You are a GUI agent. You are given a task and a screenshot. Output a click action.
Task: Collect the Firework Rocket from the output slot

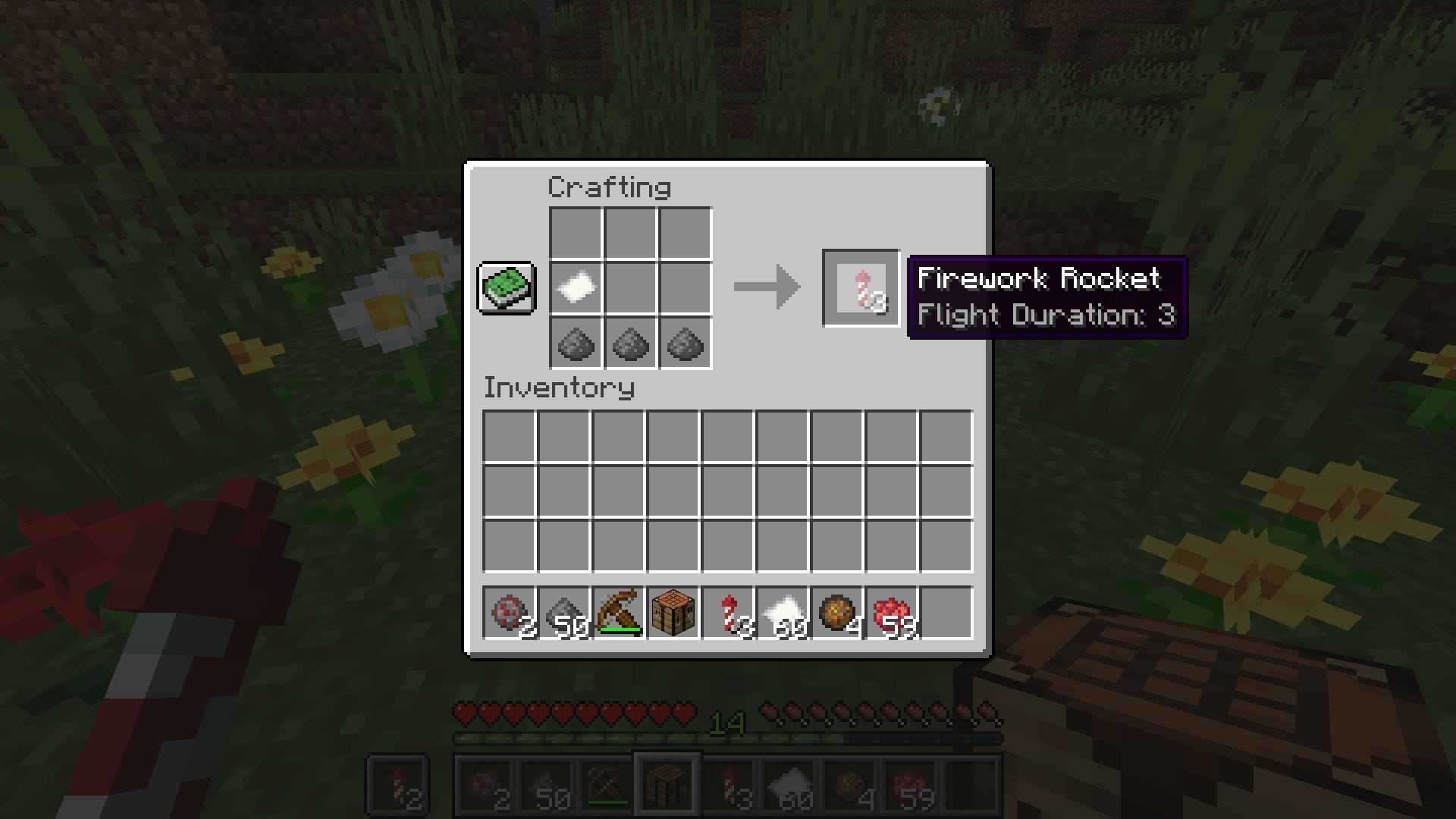pyautogui.click(x=860, y=288)
